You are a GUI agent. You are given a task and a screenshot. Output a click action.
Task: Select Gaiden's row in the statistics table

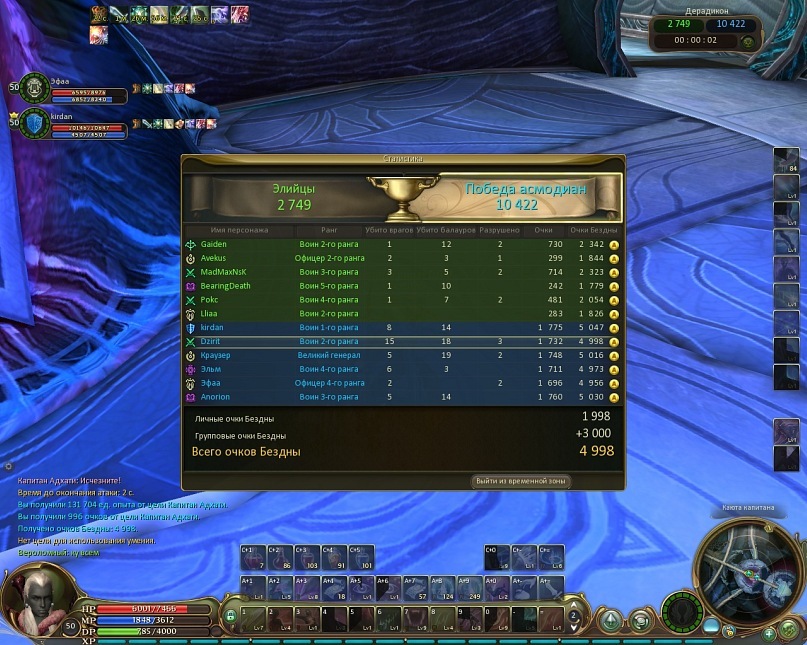[x=400, y=244]
